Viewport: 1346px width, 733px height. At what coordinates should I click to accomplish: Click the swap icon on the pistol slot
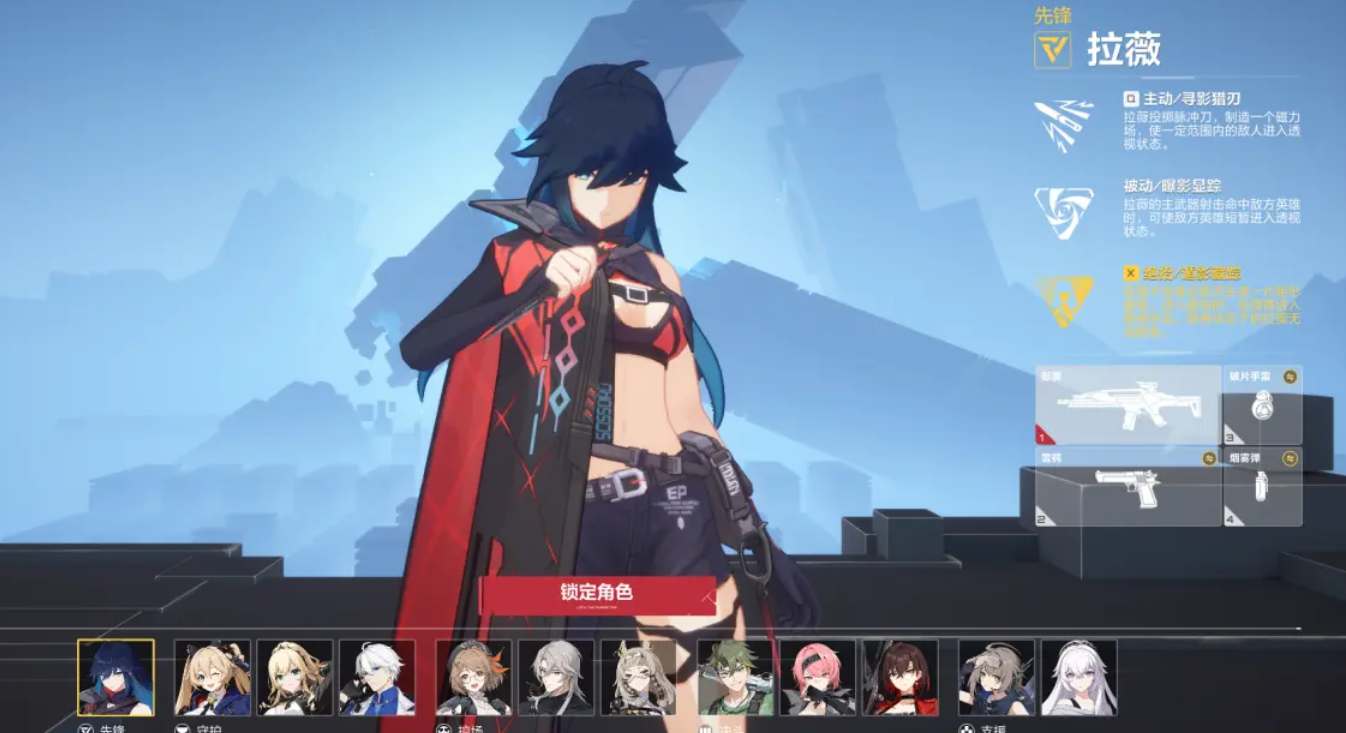tap(1209, 459)
